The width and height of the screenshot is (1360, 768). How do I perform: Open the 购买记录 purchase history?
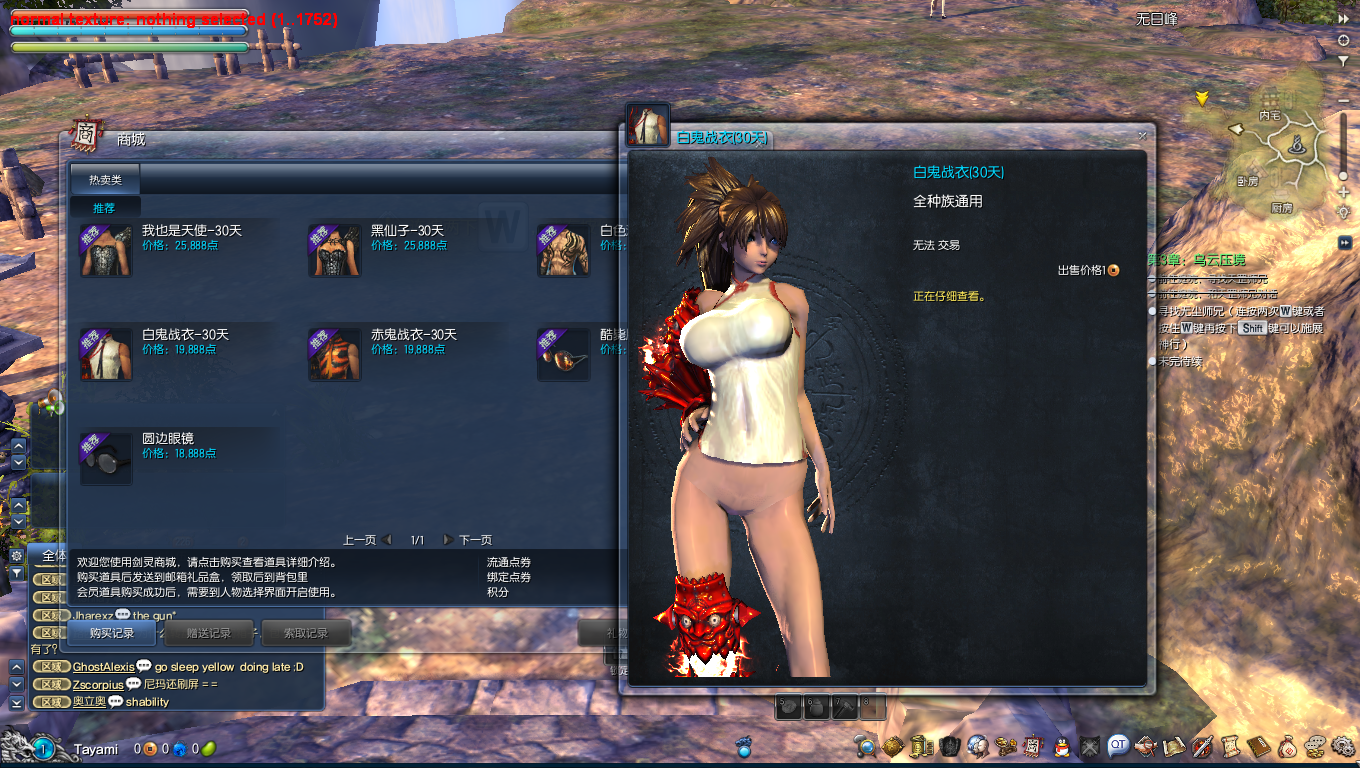point(111,633)
